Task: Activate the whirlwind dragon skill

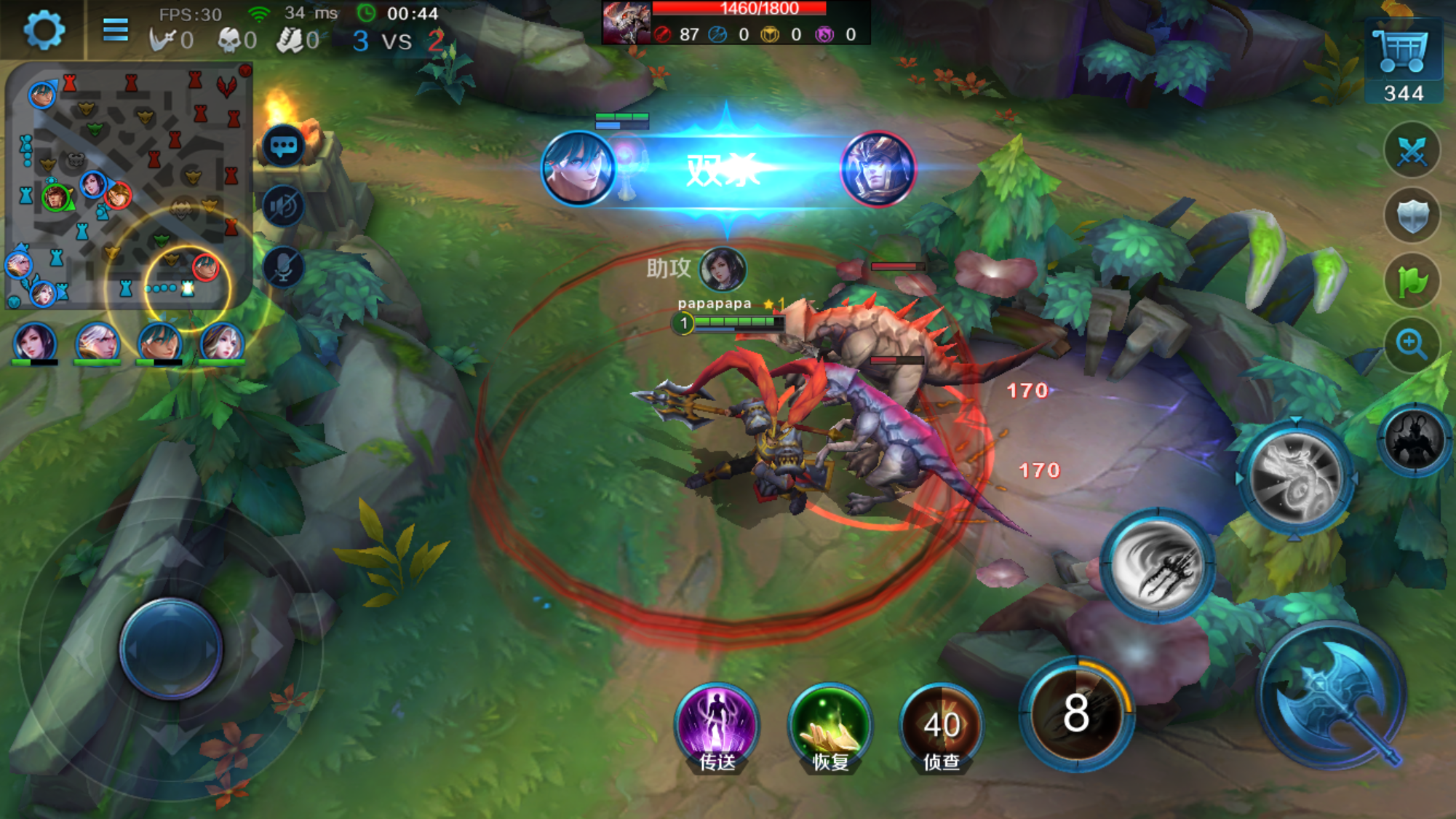Action: click(x=1296, y=477)
